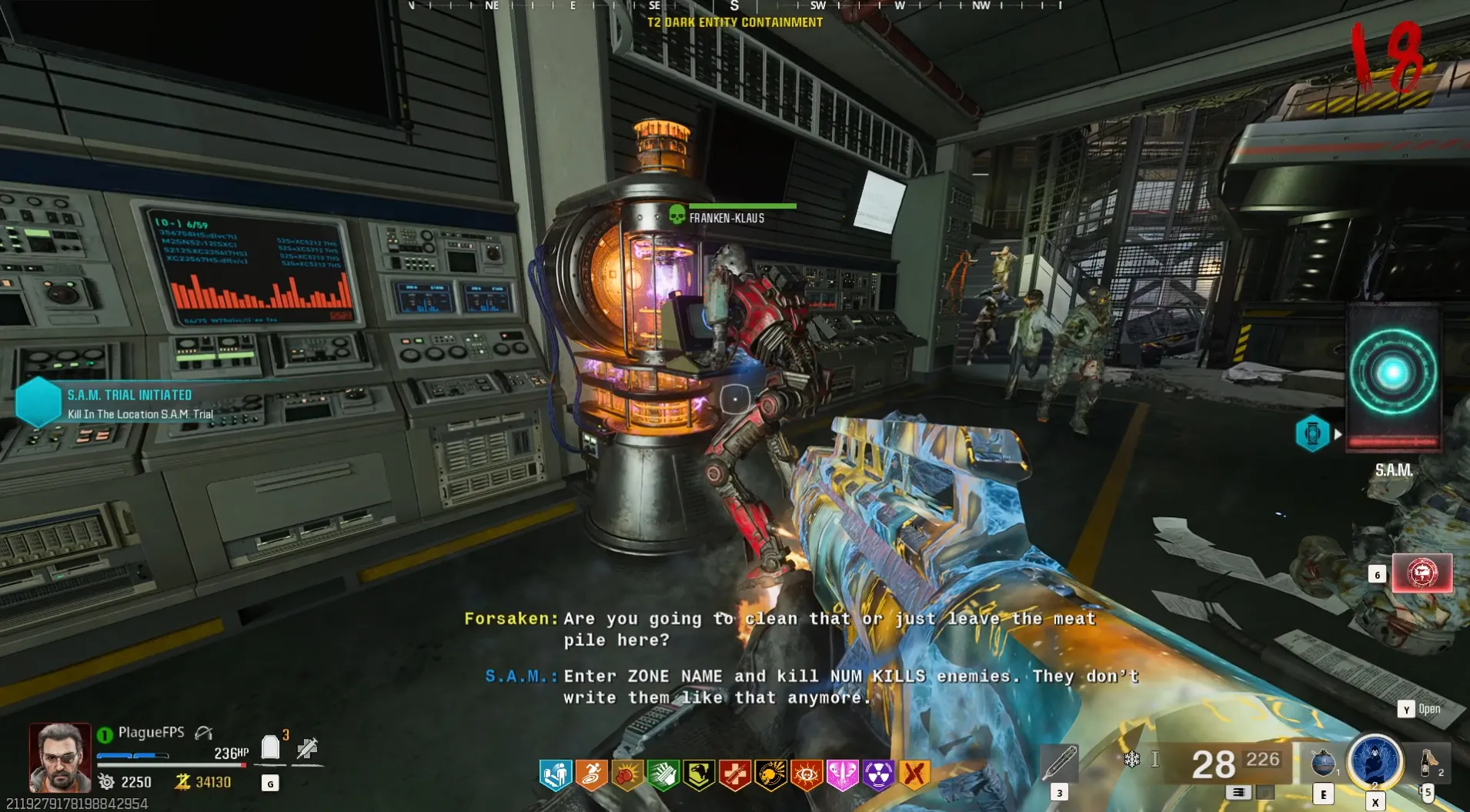Select the Quick Revive red cross perk
Viewport: 1470px width, 812px height.
click(x=735, y=775)
